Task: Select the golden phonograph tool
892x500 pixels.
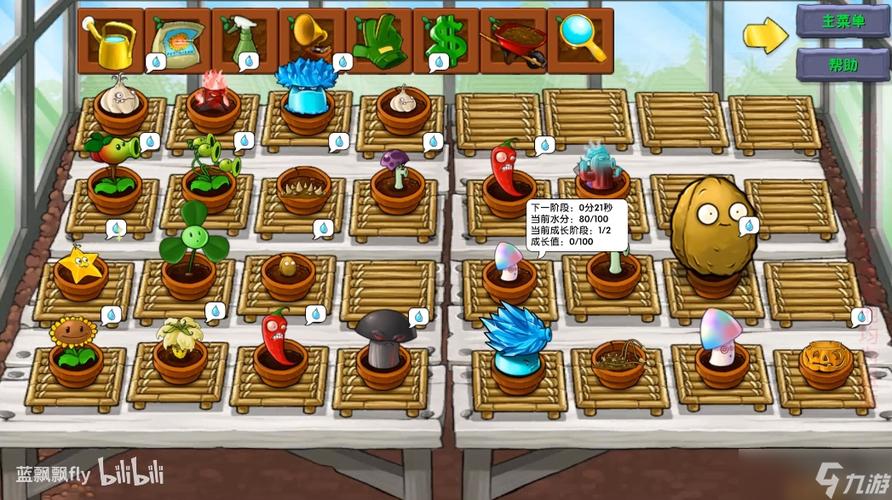Action: [x=311, y=40]
